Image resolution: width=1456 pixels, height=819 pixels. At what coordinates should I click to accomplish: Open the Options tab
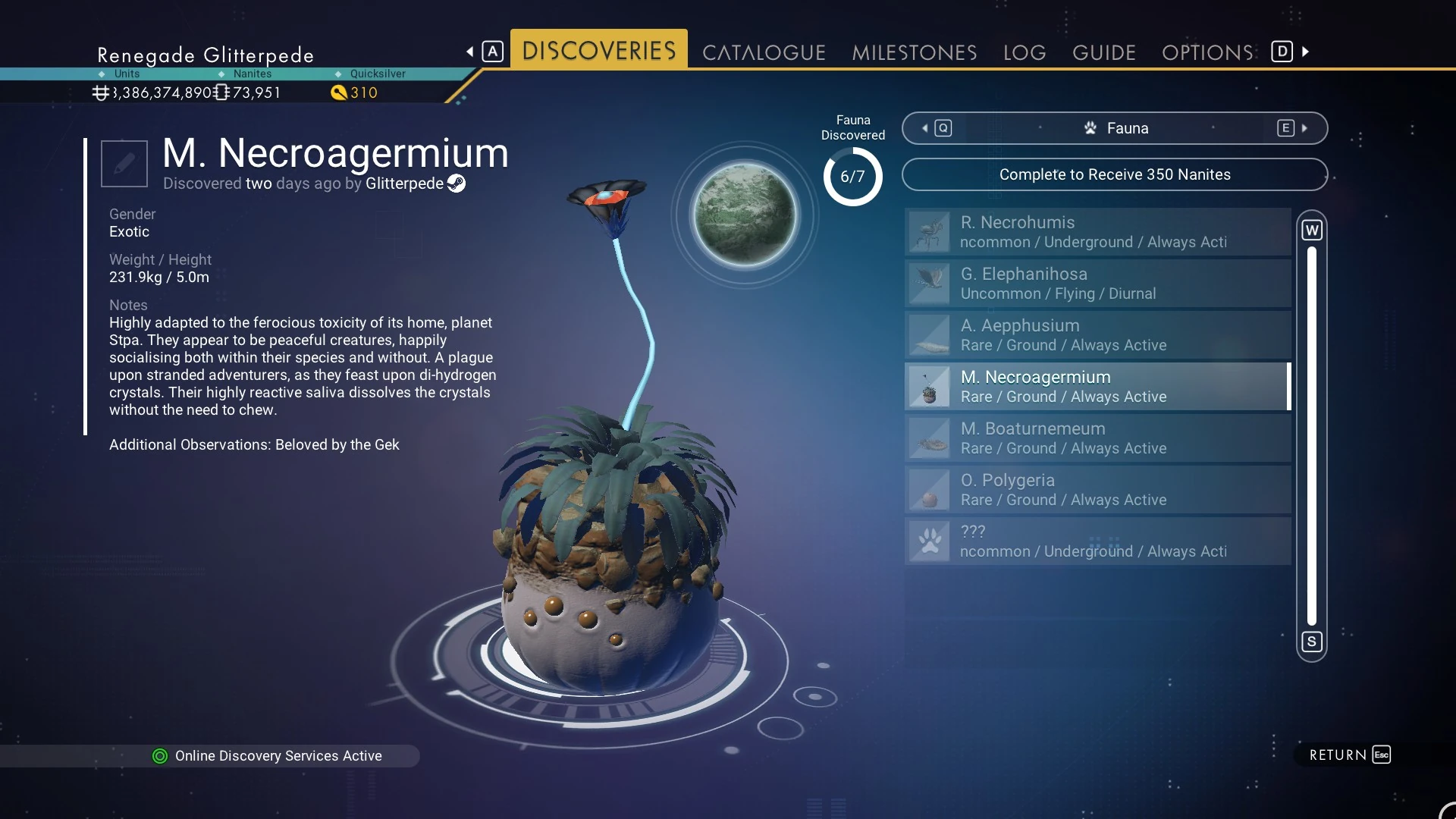(x=1207, y=52)
